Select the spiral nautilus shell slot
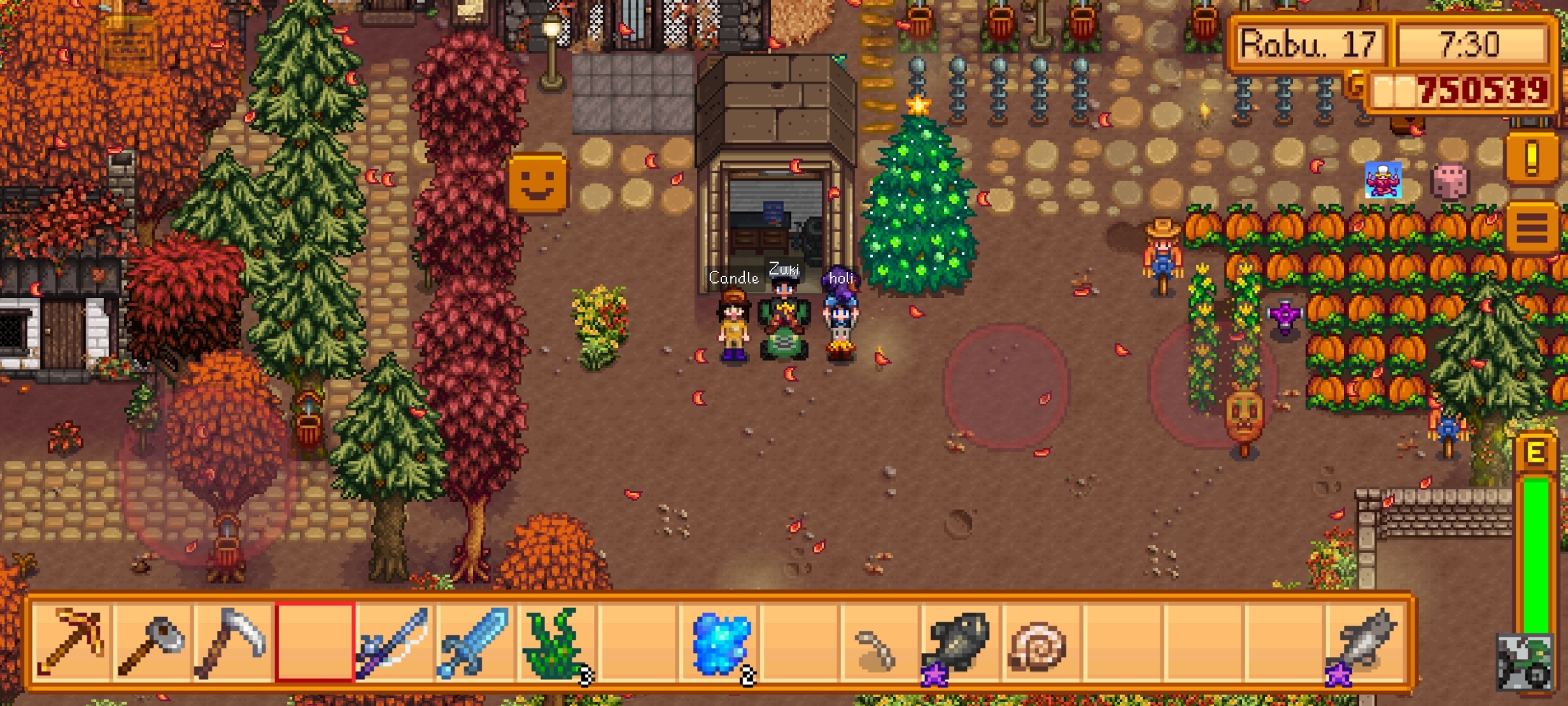1568x706 pixels. pos(1039,642)
